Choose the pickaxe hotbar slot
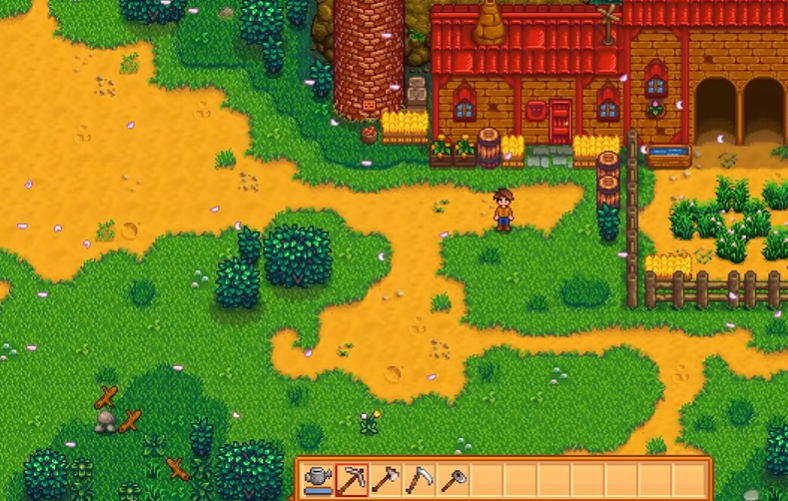Screen dimensions: 788x501 [x=352, y=480]
